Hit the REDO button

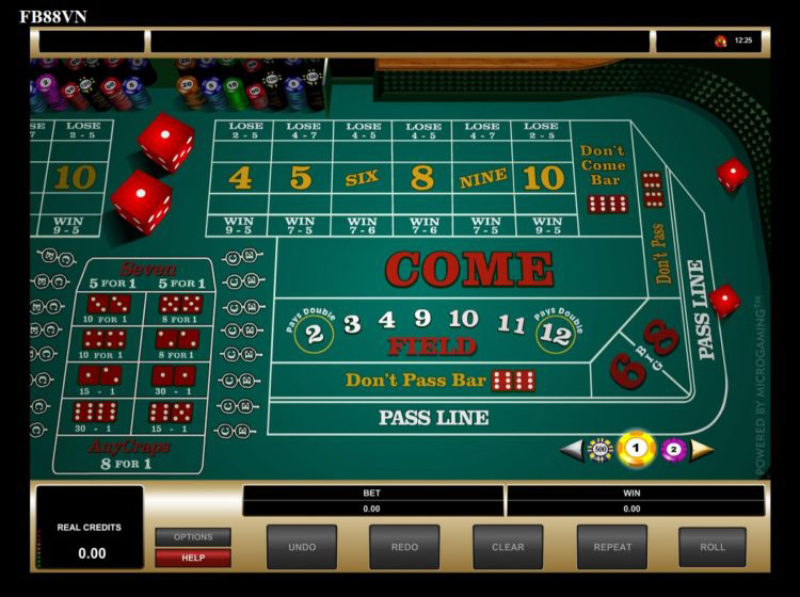pos(404,547)
